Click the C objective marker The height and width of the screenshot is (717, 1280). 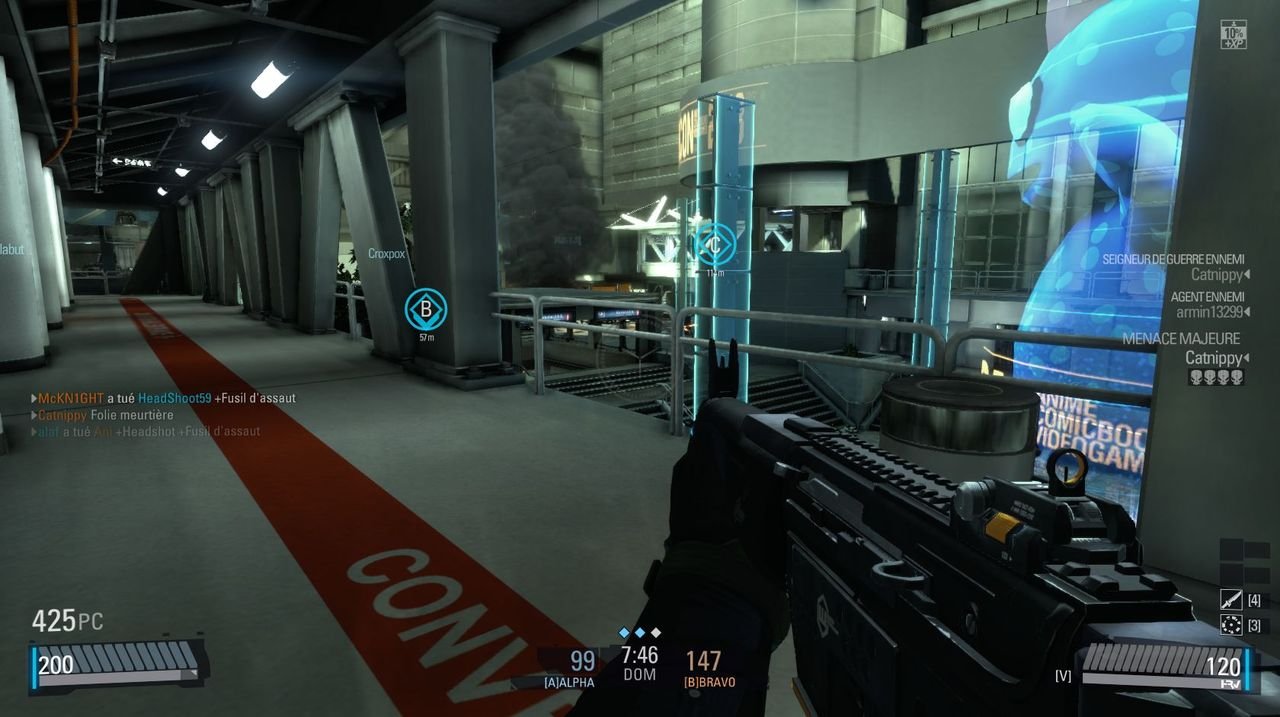[714, 243]
